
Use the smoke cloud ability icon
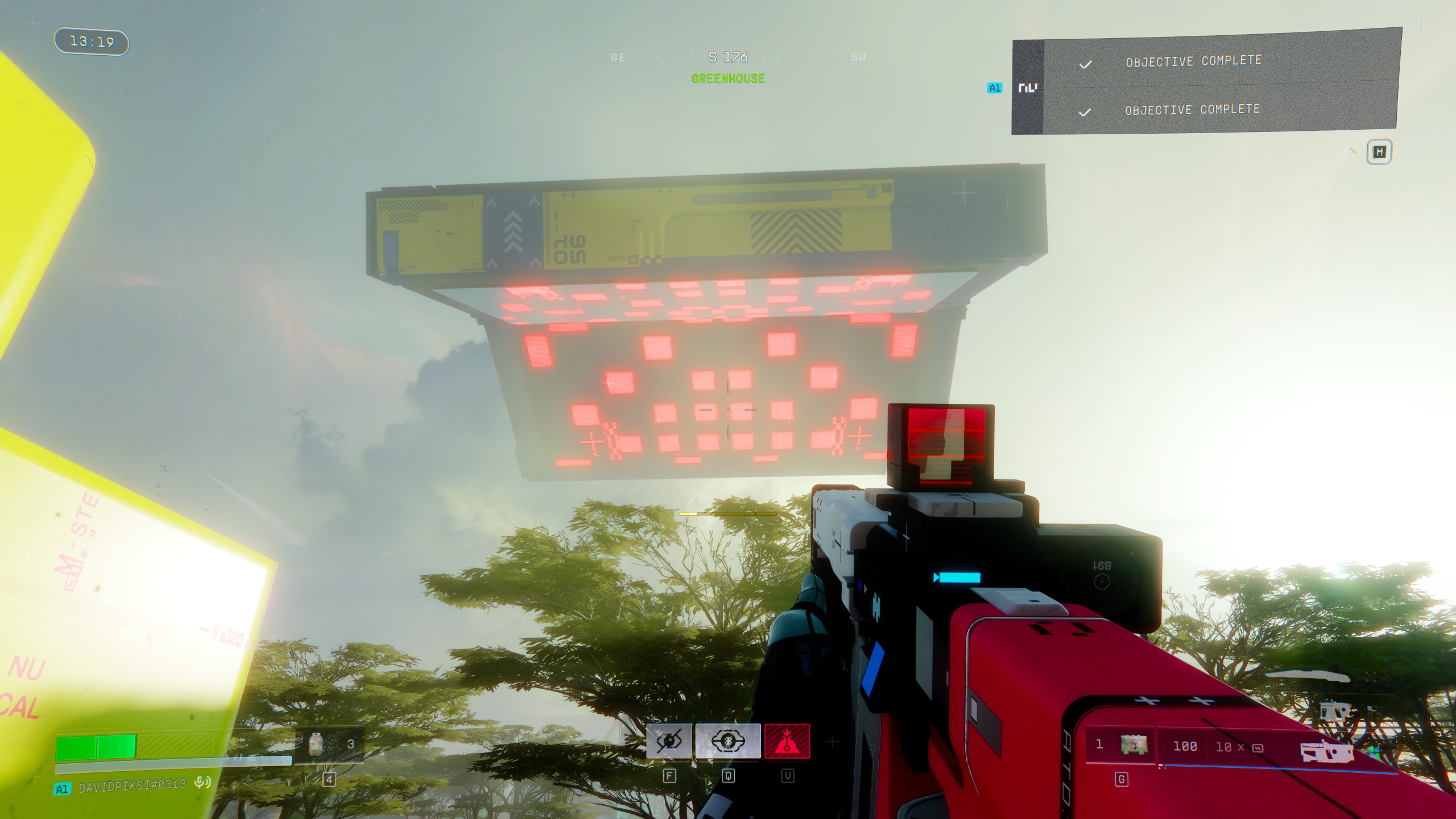(x=728, y=741)
